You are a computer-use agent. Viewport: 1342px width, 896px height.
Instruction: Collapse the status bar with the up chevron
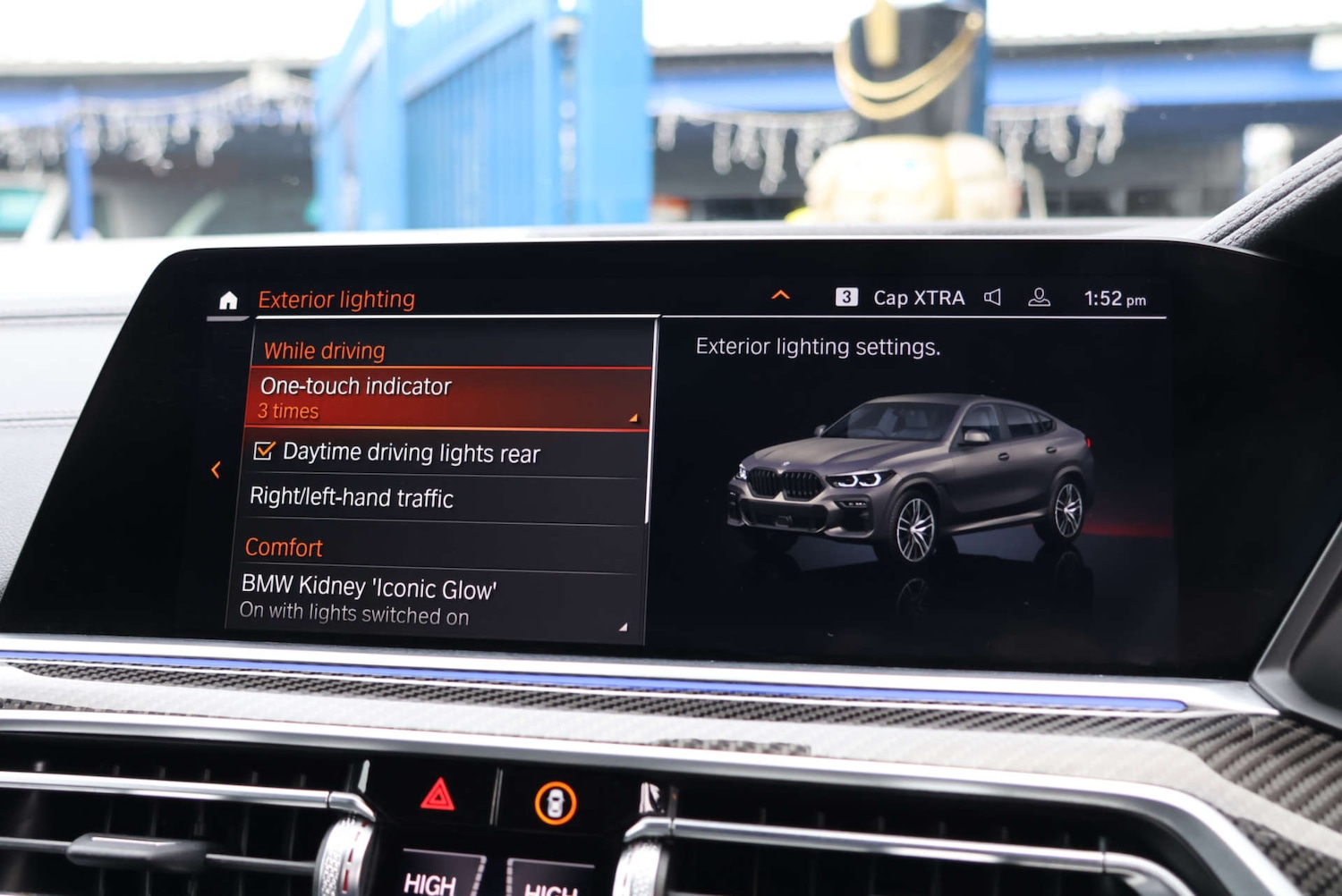(x=780, y=294)
